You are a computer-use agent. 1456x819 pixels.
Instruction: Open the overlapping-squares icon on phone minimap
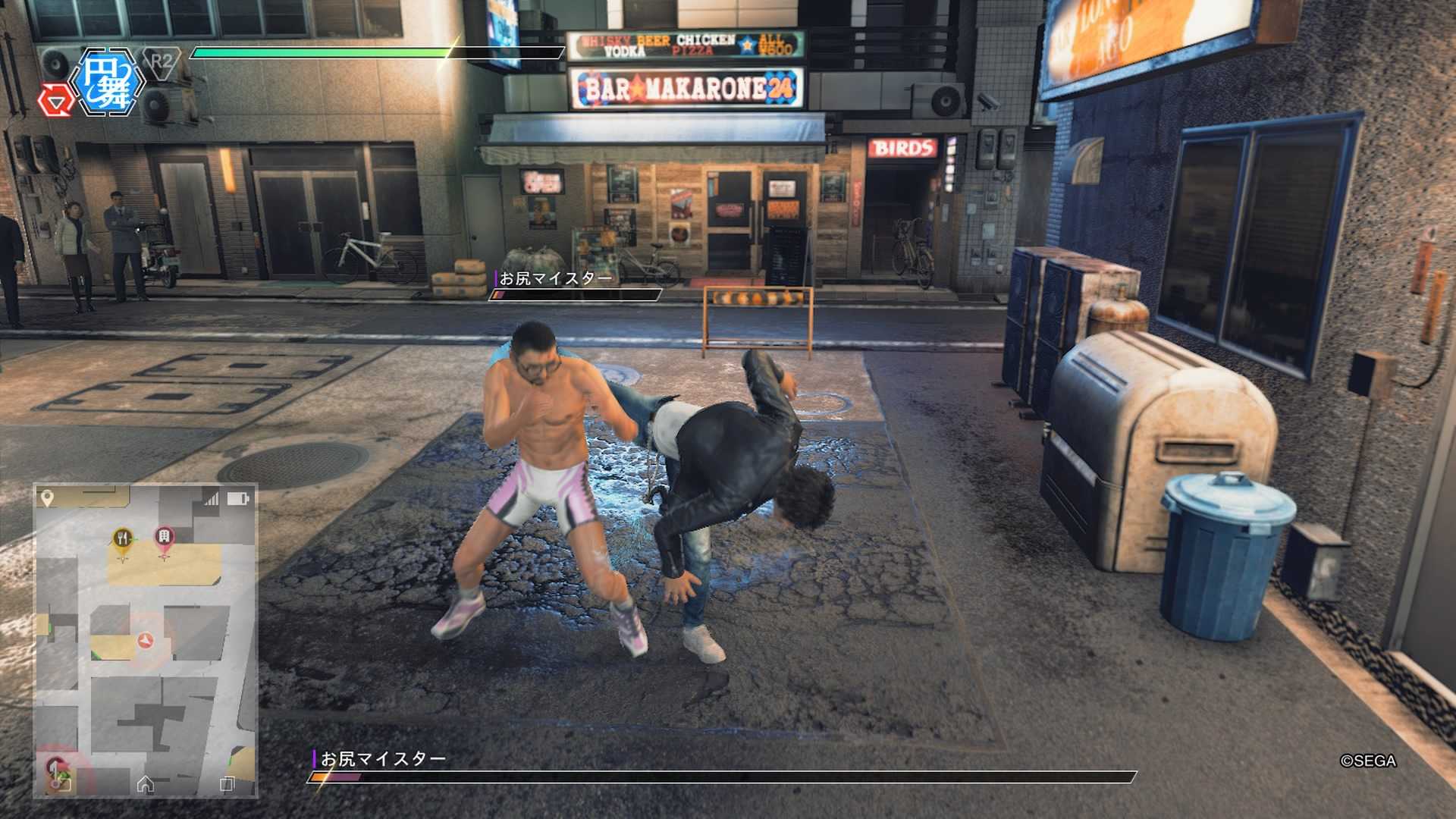click(227, 784)
